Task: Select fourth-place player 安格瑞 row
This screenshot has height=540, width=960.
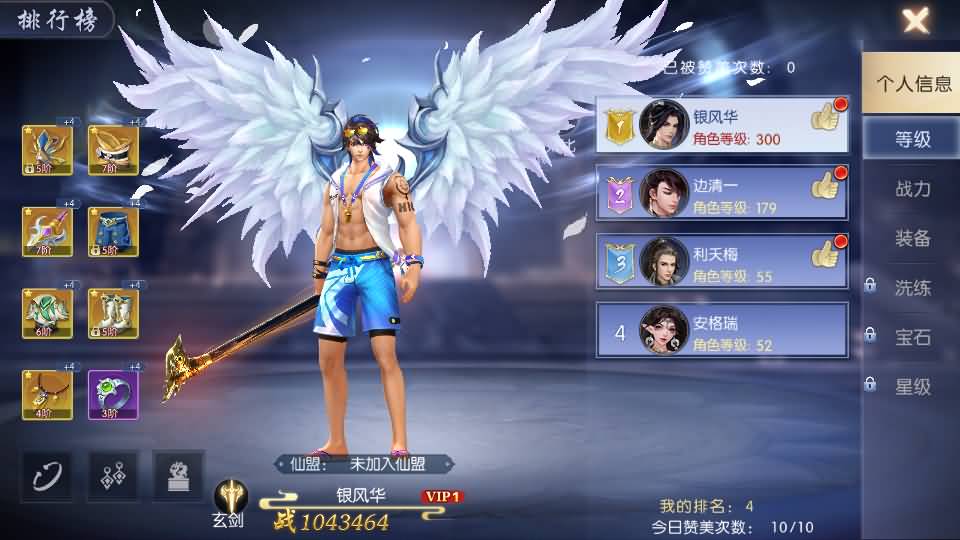Action: click(x=720, y=330)
